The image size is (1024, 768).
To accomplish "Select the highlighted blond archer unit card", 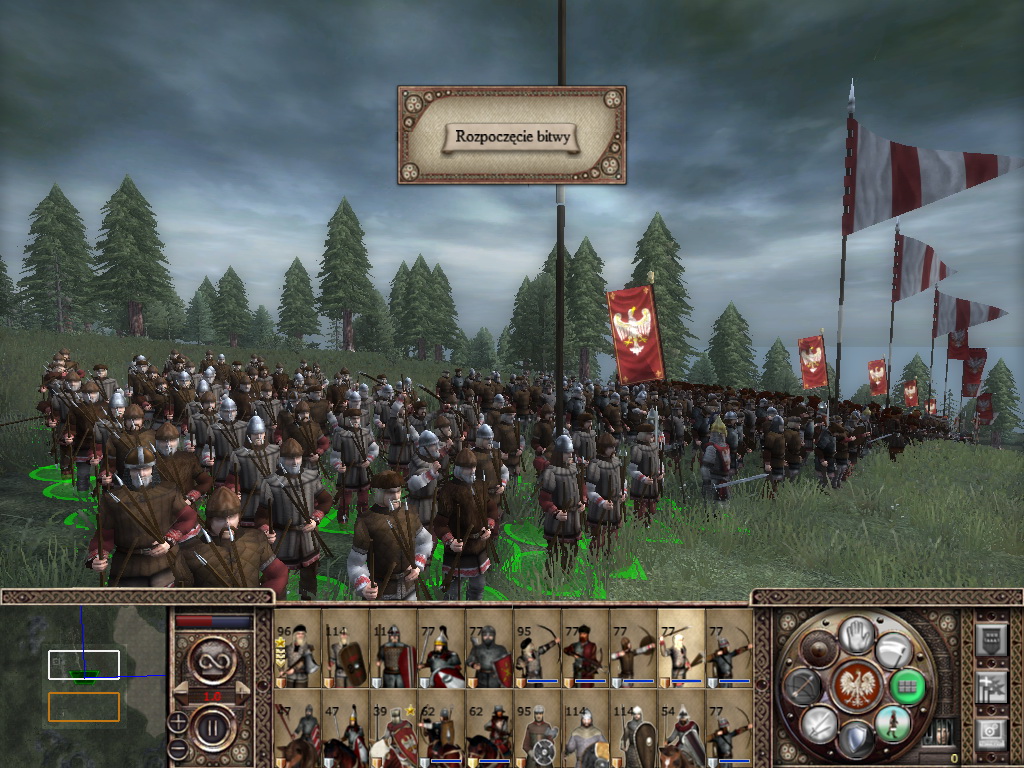I will (681, 649).
